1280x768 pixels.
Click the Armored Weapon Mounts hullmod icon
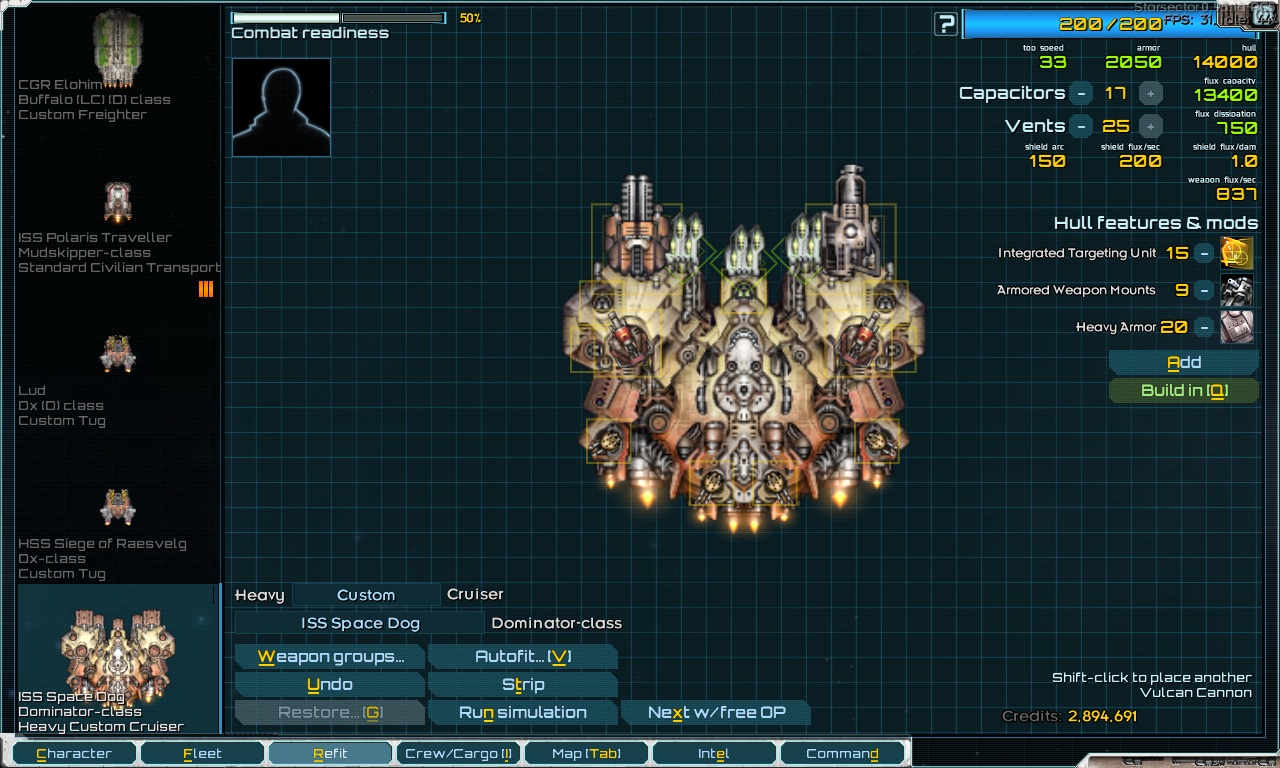(x=1236, y=290)
